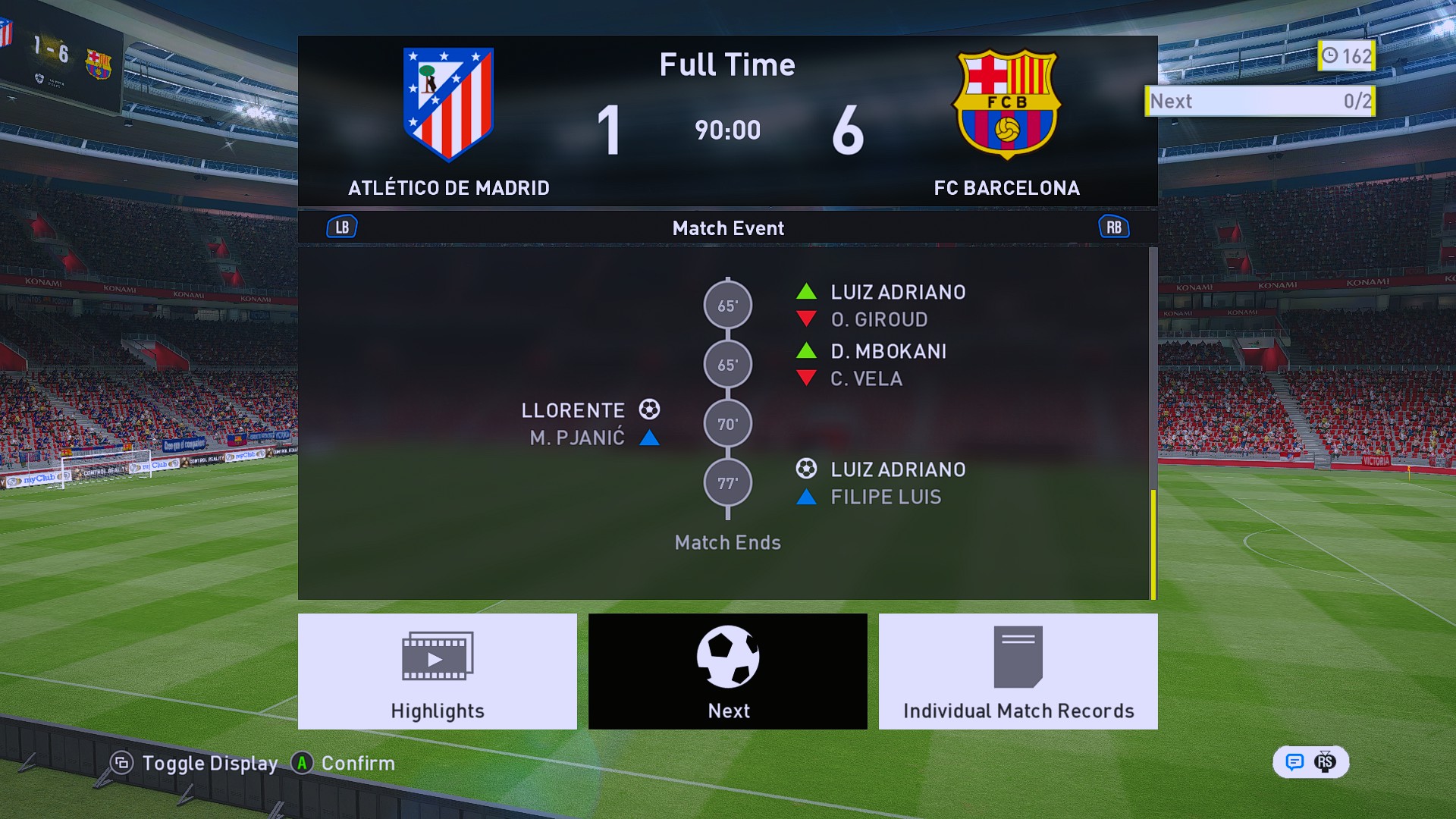This screenshot has height=819, width=1456.
Task: Click the Match Event tab header
Action: (728, 228)
